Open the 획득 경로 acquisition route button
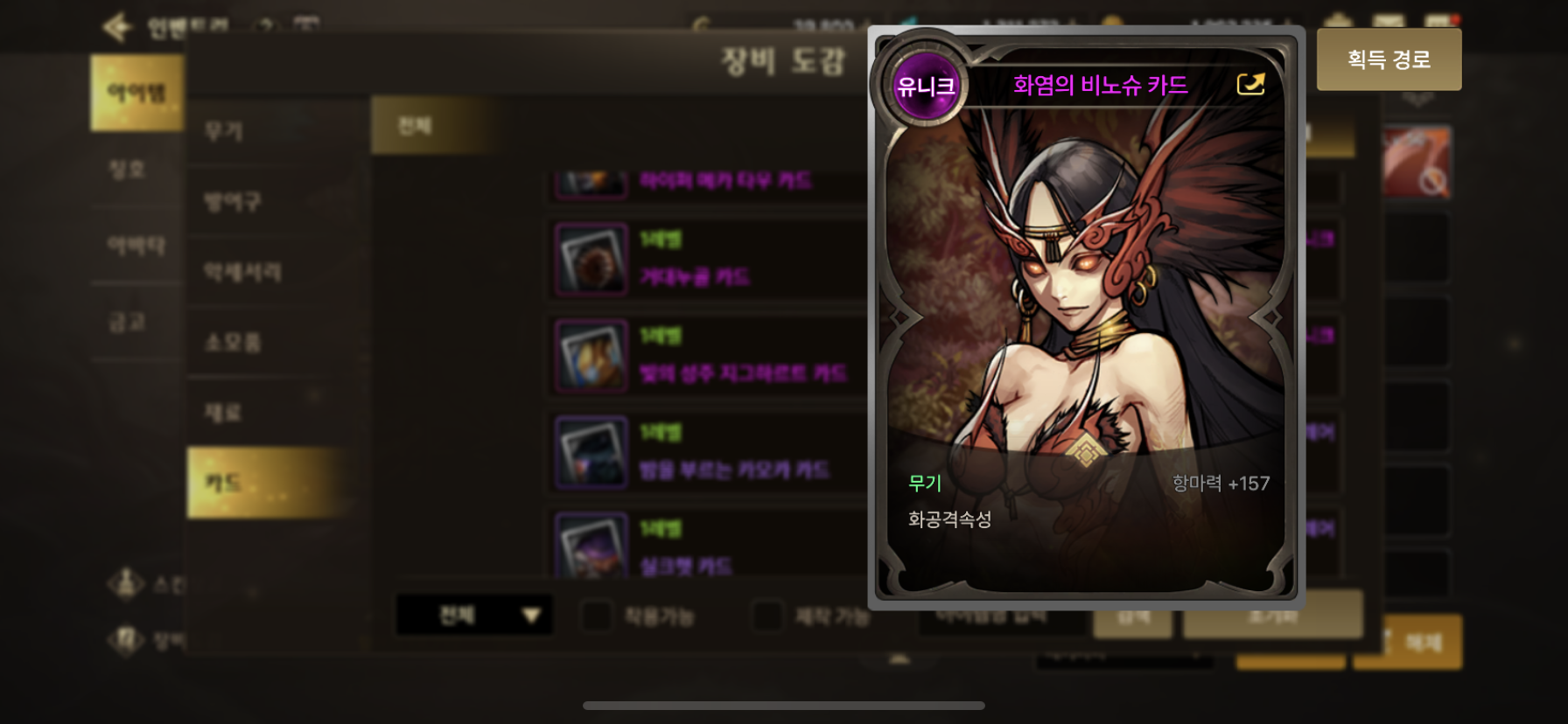Screen dimensions: 1568x724 click(1389, 59)
